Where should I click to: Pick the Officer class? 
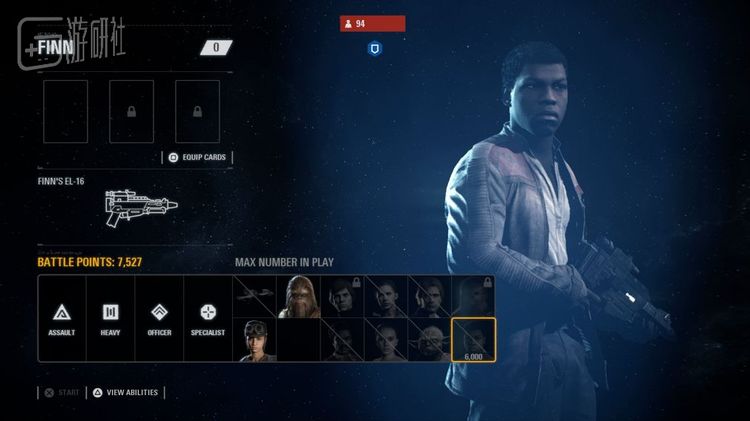coord(159,318)
